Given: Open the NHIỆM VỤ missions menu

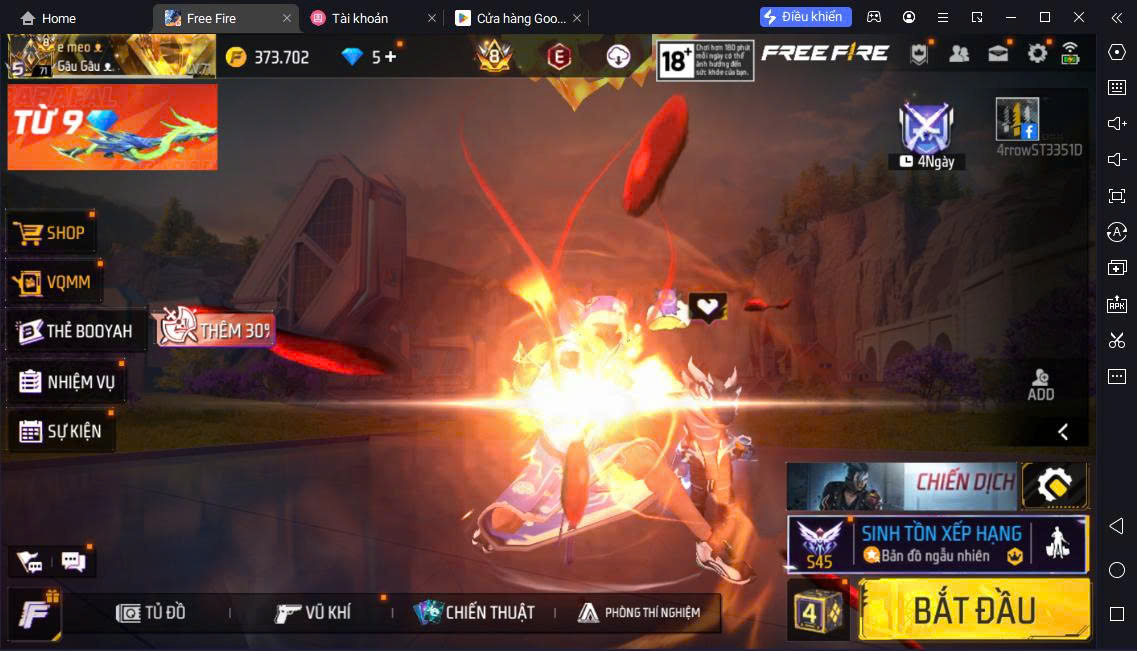Looking at the screenshot, I should click(x=67, y=382).
